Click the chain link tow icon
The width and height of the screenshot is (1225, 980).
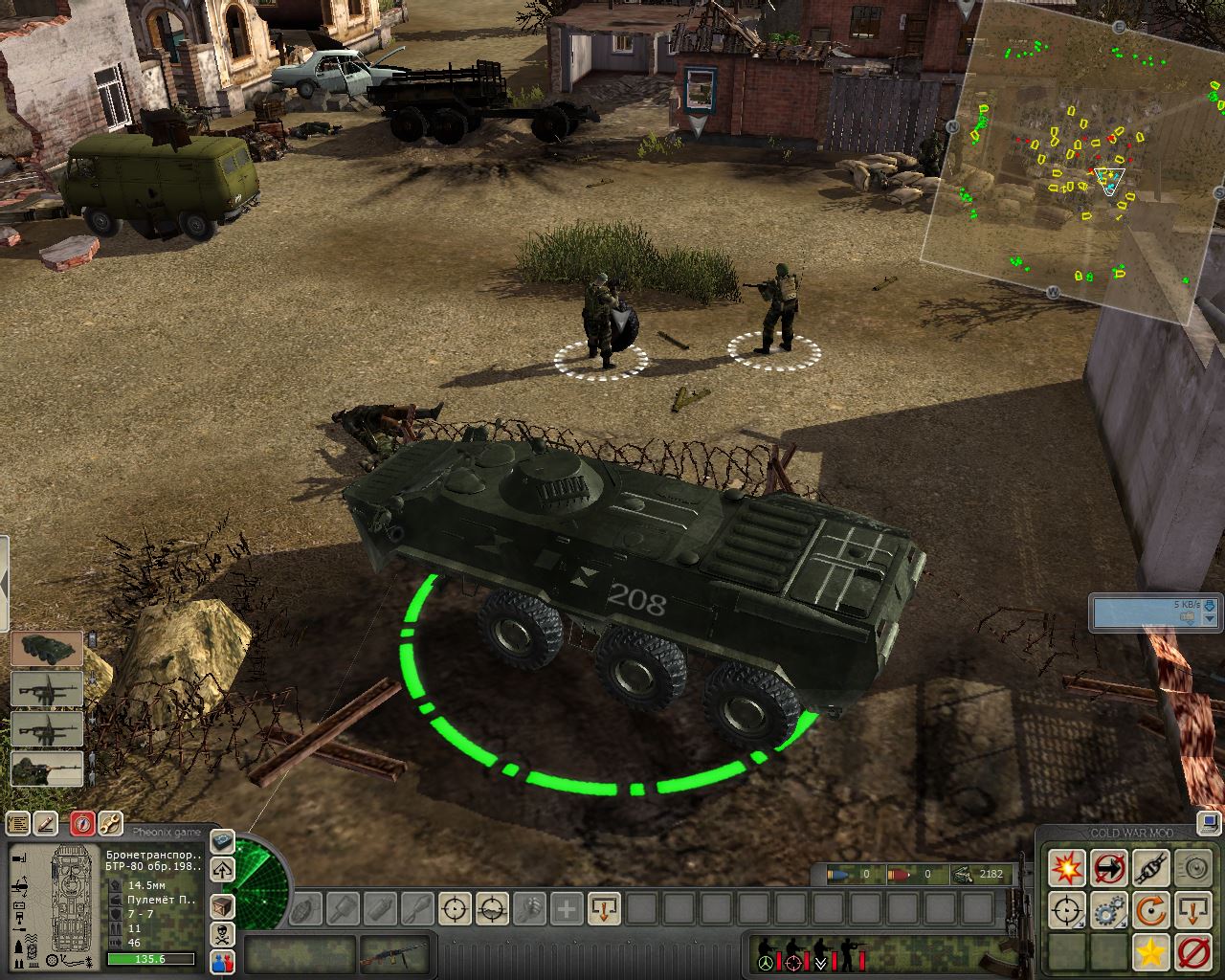(x=1150, y=868)
